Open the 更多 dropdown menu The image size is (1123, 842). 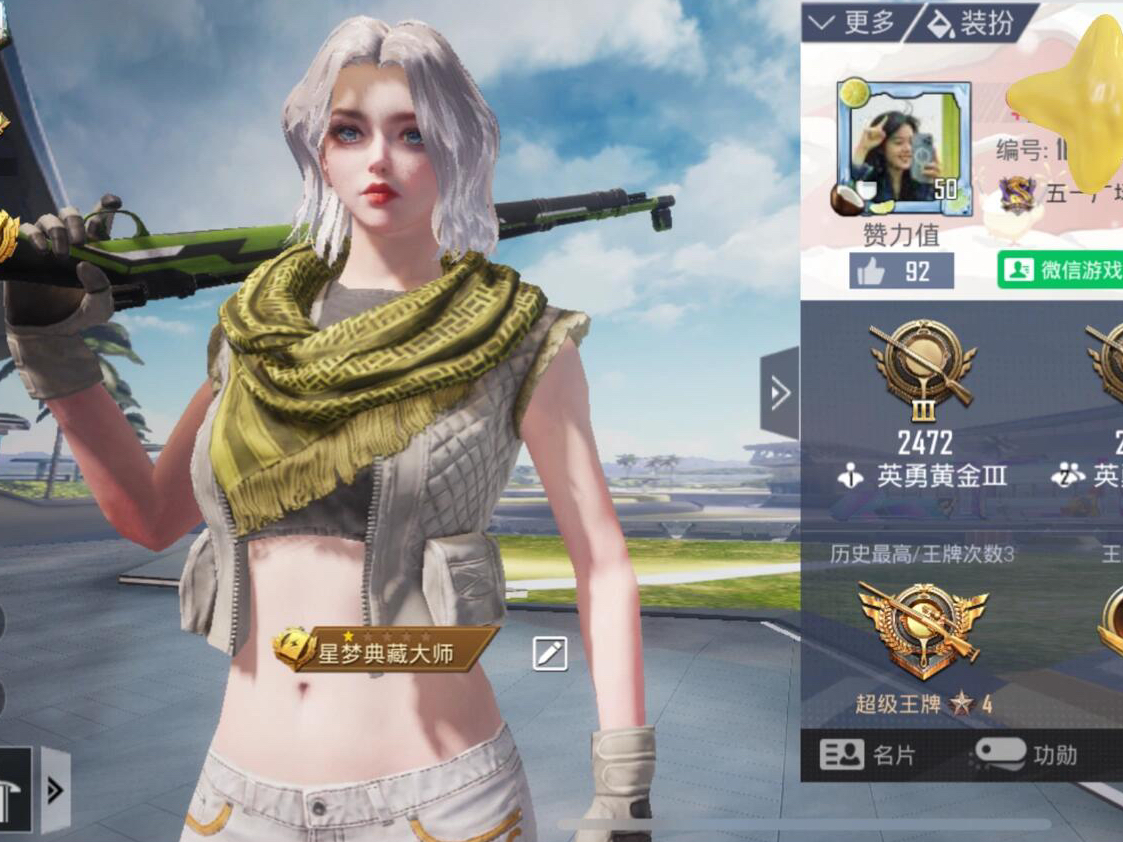(851, 22)
